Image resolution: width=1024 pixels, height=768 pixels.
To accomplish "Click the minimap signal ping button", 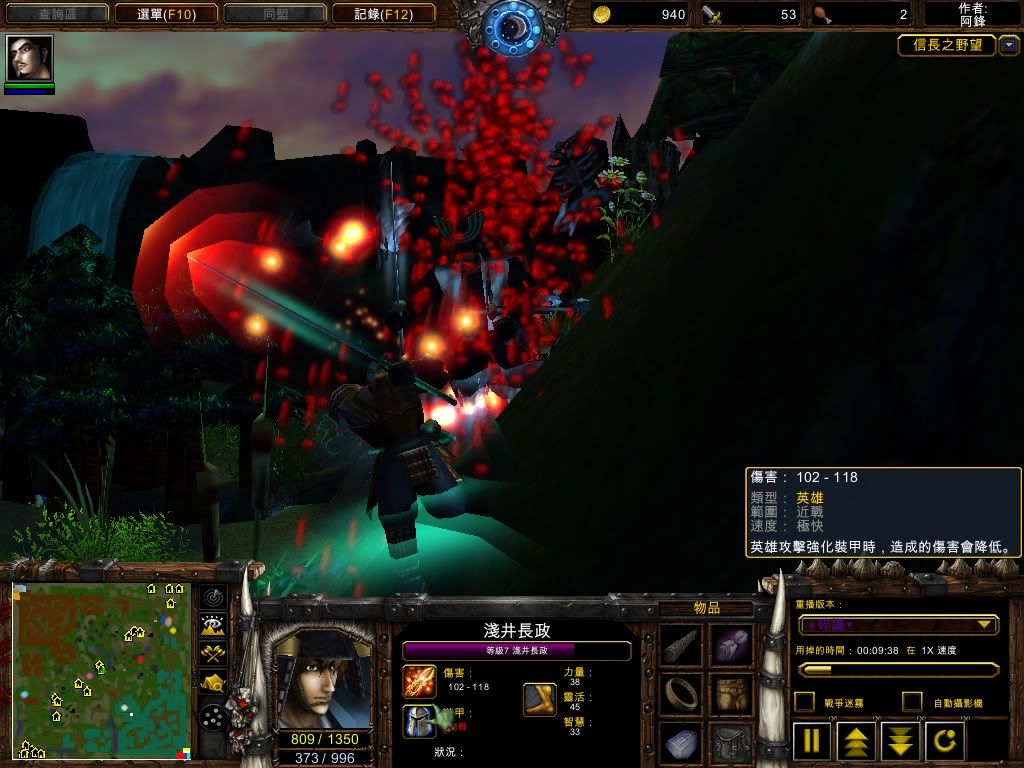I will tap(213, 598).
